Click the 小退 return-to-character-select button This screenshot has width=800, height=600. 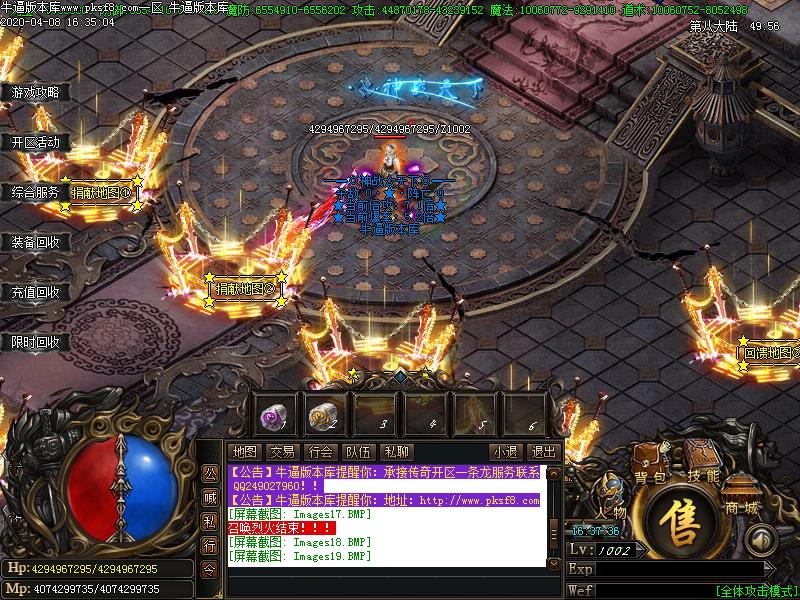point(505,452)
